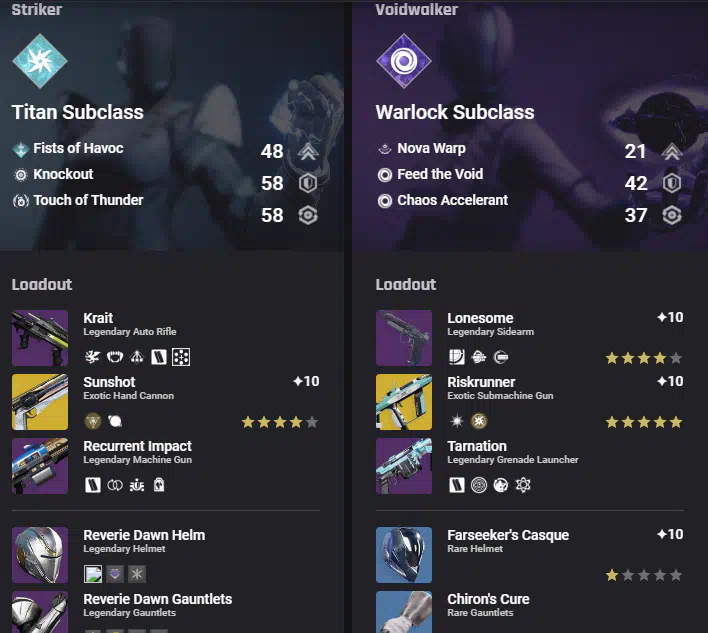Choose the Feed the Void aspect
The height and width of the screenshot is (633, 708).
click(x=440, y=174)
